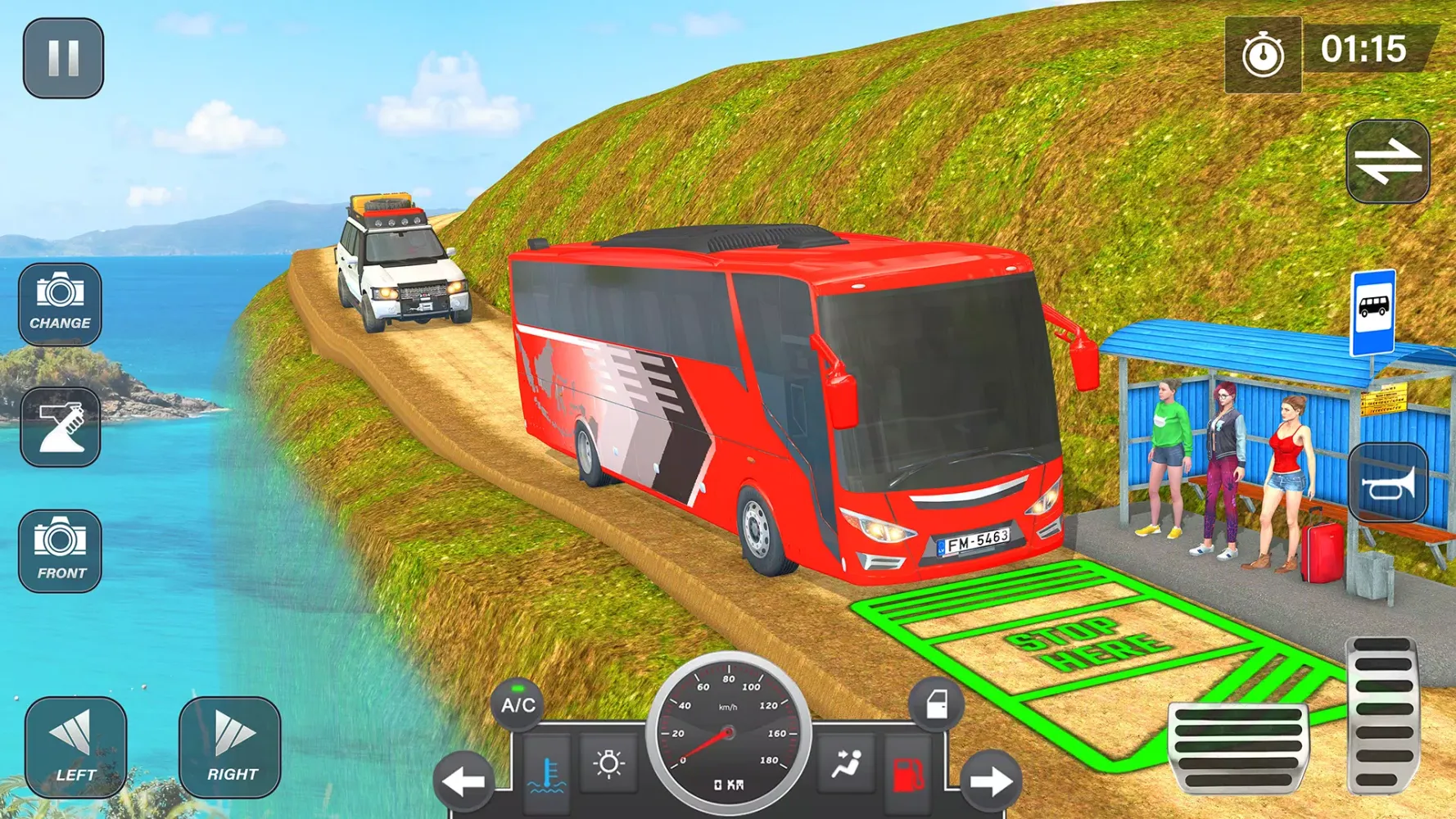Click the seatbelt icon on the dashboard
1456x819 pixels.
[846, 765]
